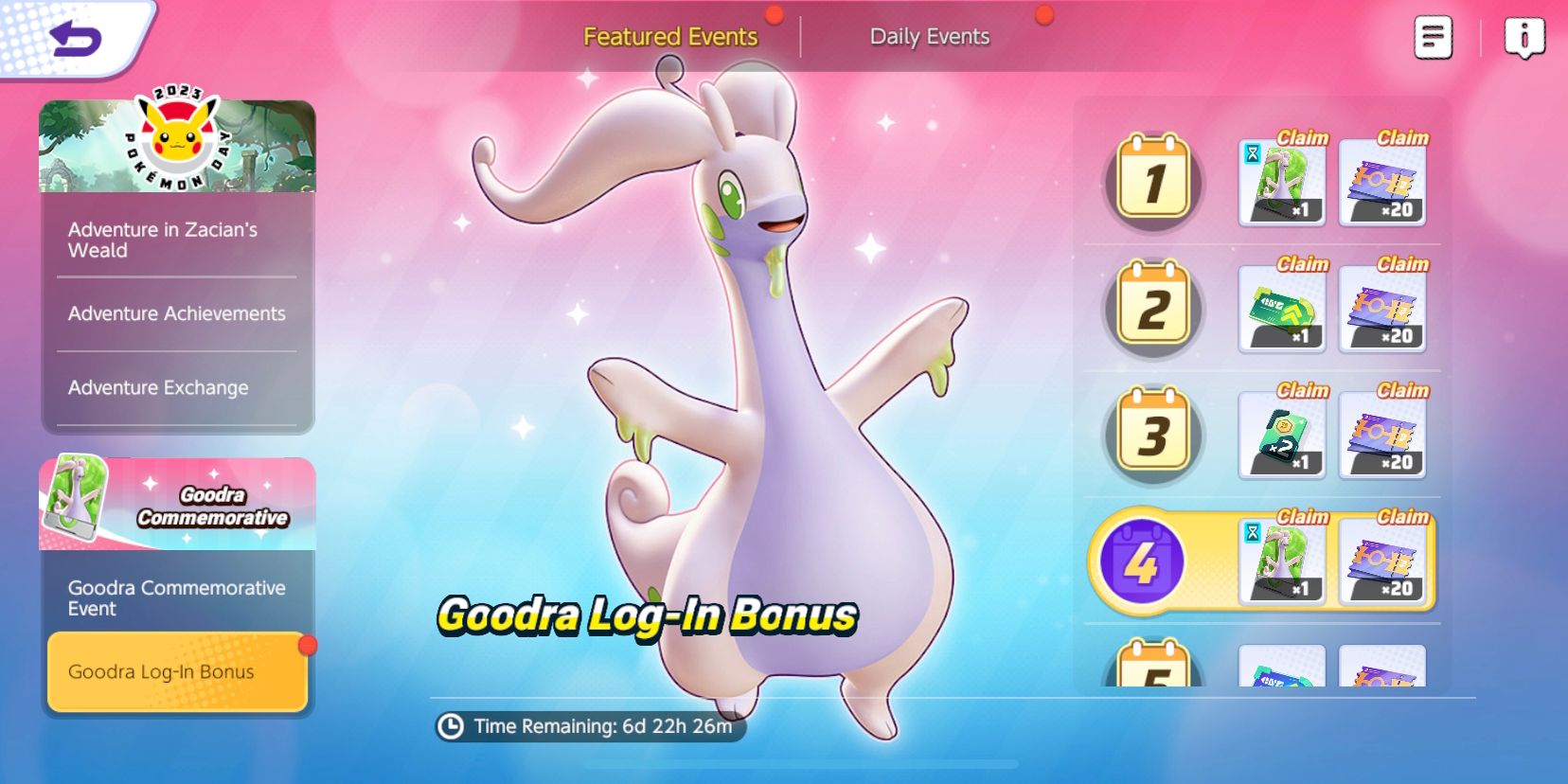Click the Day 1 Goodra Unite License reward icon
The image size is (1568, 784).
1280,182
